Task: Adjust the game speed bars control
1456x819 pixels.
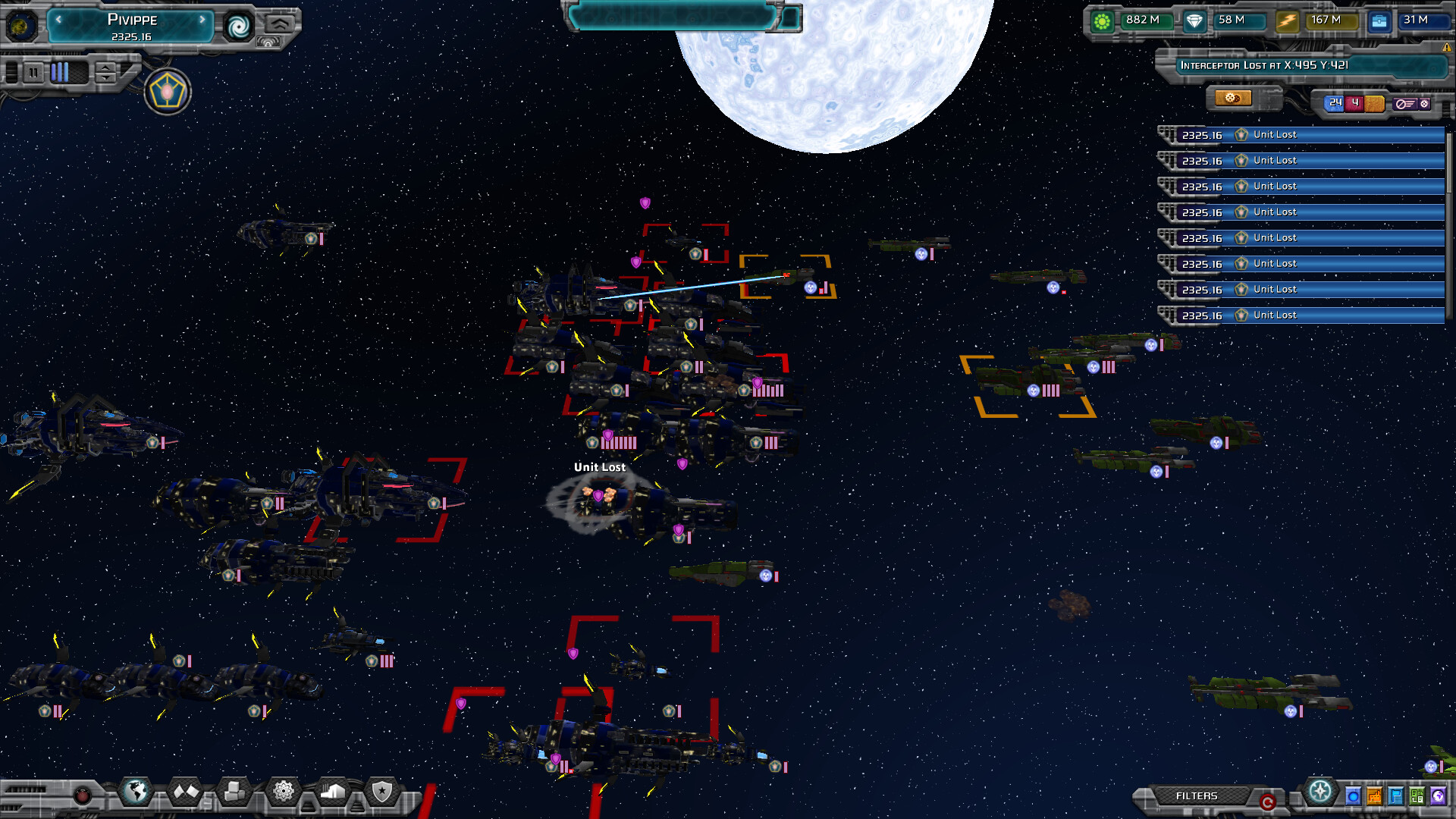Action: pos(61,74)
